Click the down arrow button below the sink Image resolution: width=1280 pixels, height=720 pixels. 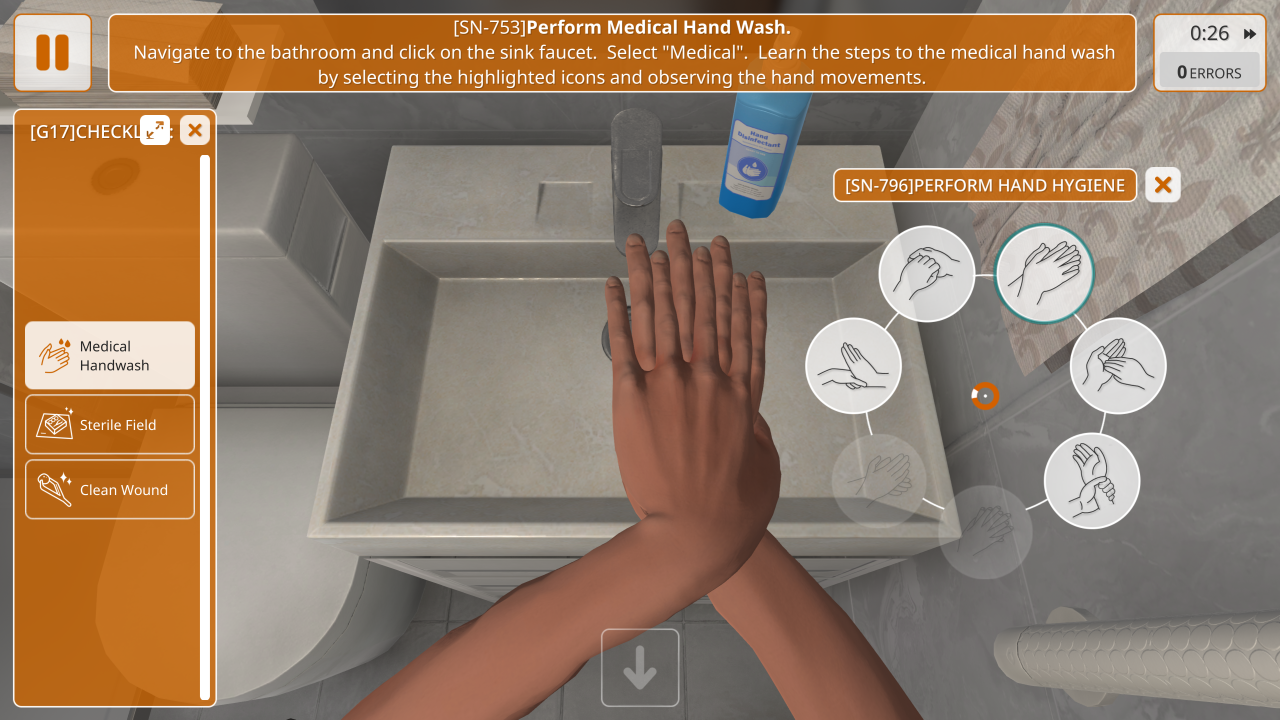click(640, 668)
